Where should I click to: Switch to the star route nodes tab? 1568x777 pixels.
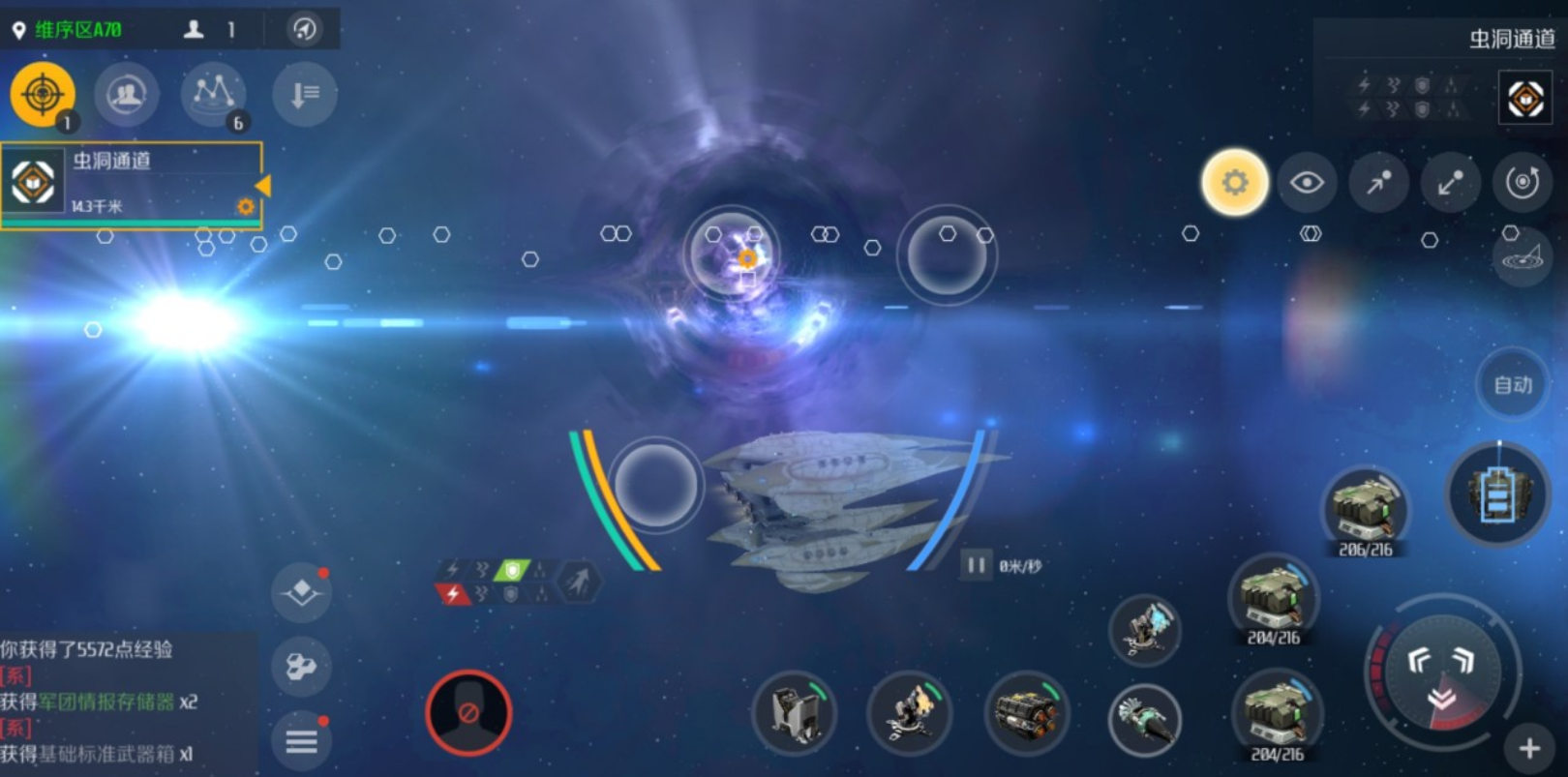coord(214,94)
